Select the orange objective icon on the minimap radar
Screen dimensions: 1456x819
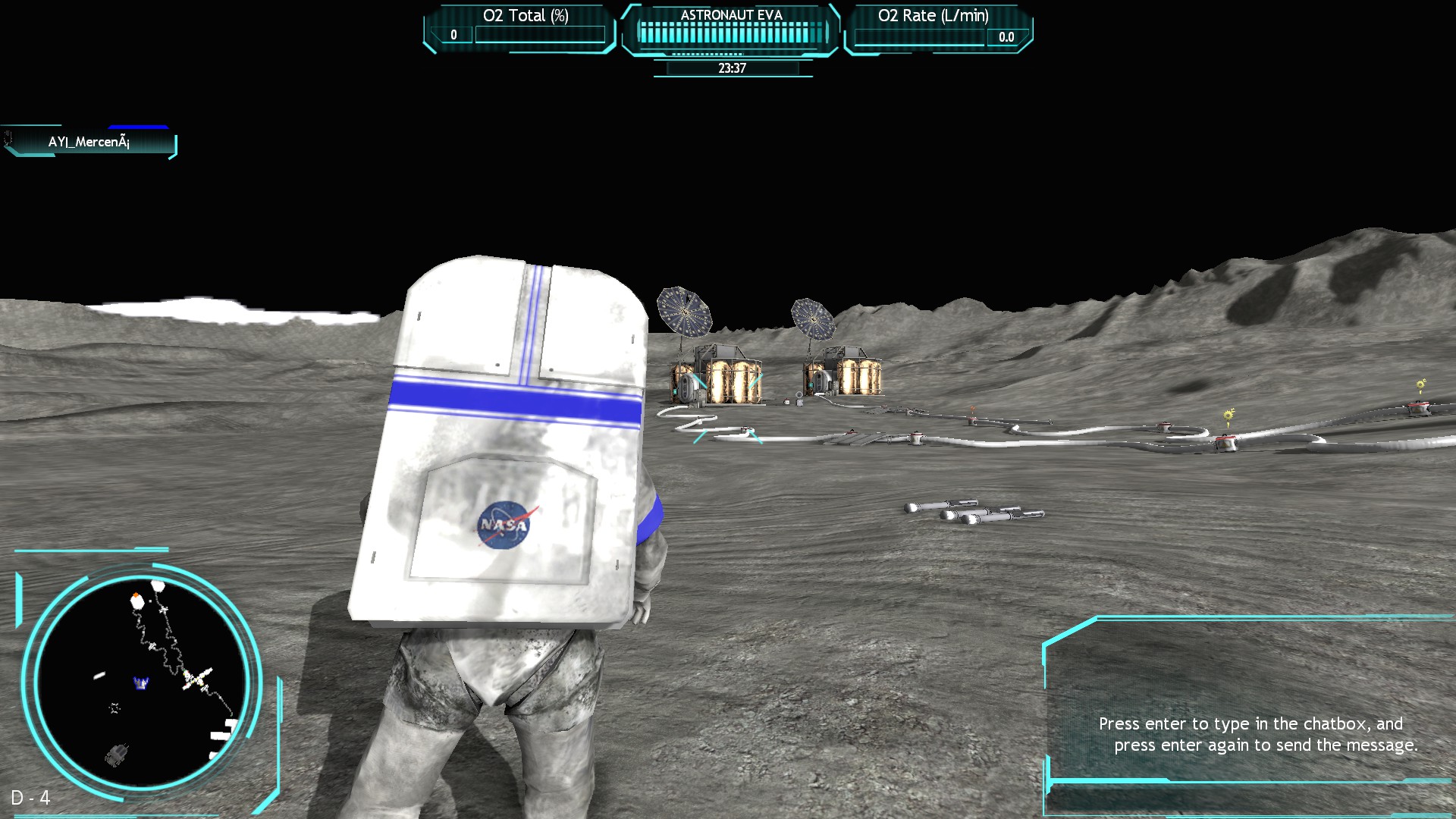coord(135,594)
